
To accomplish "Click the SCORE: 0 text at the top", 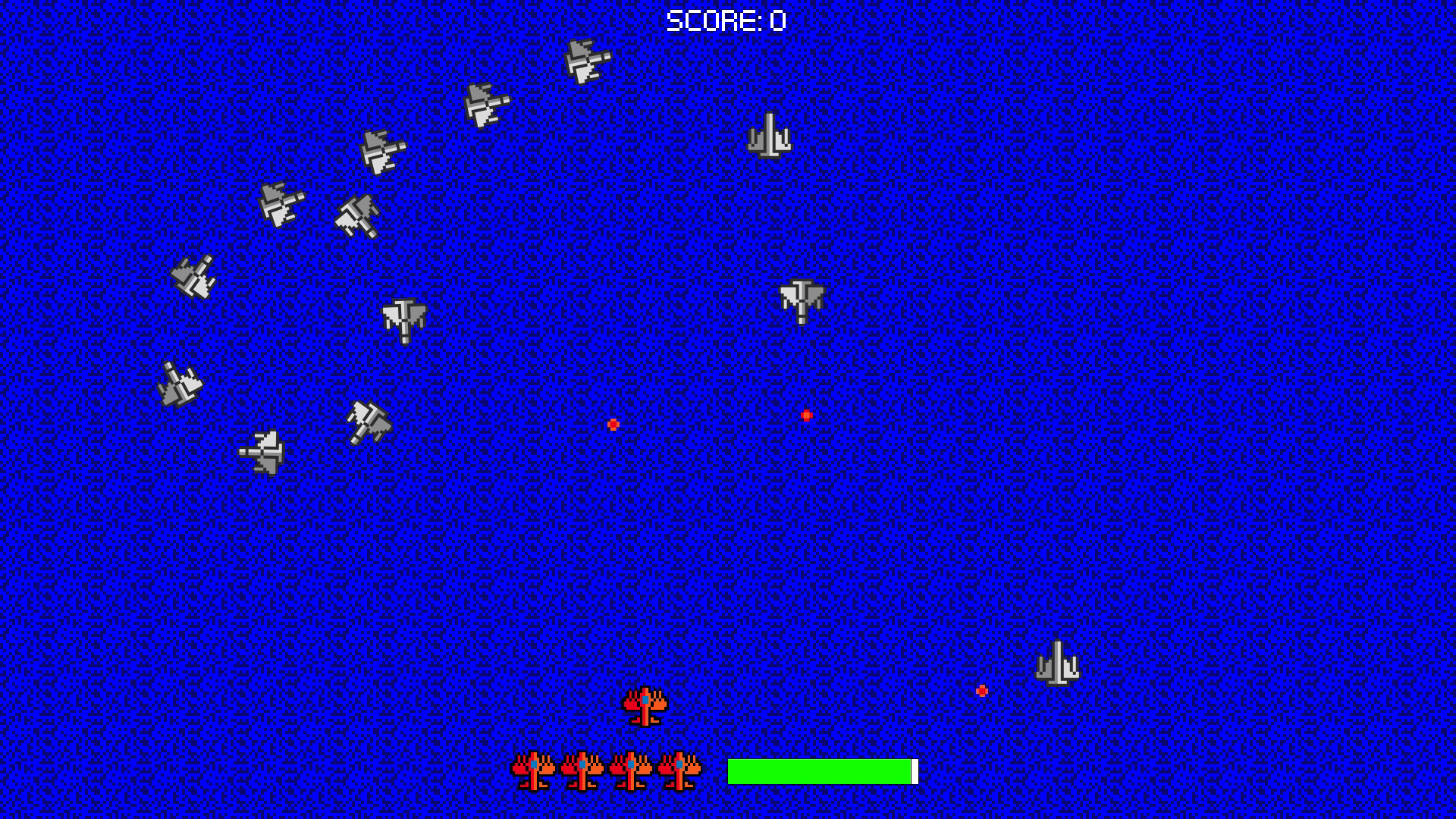I will pyautogui.click(x=724, y=20).
